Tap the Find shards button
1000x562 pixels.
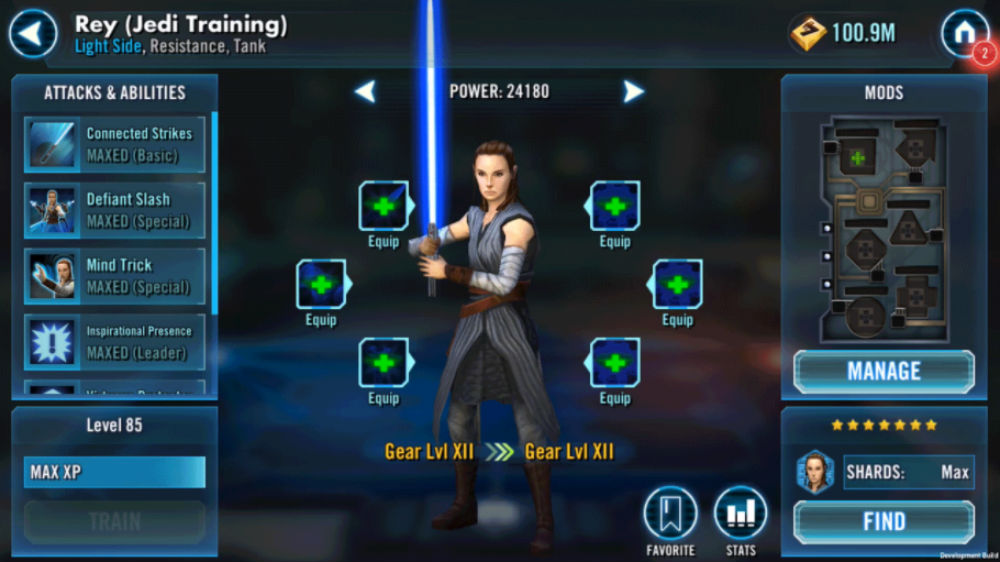tap(883, 521)
